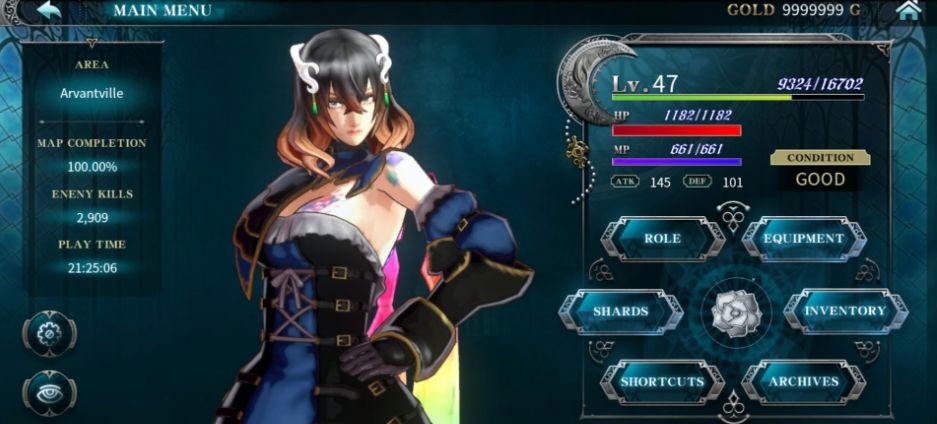Open the Equipment menu
This screenshot has height=424, width=937.
pyautogui.click(x=804, y=239)
